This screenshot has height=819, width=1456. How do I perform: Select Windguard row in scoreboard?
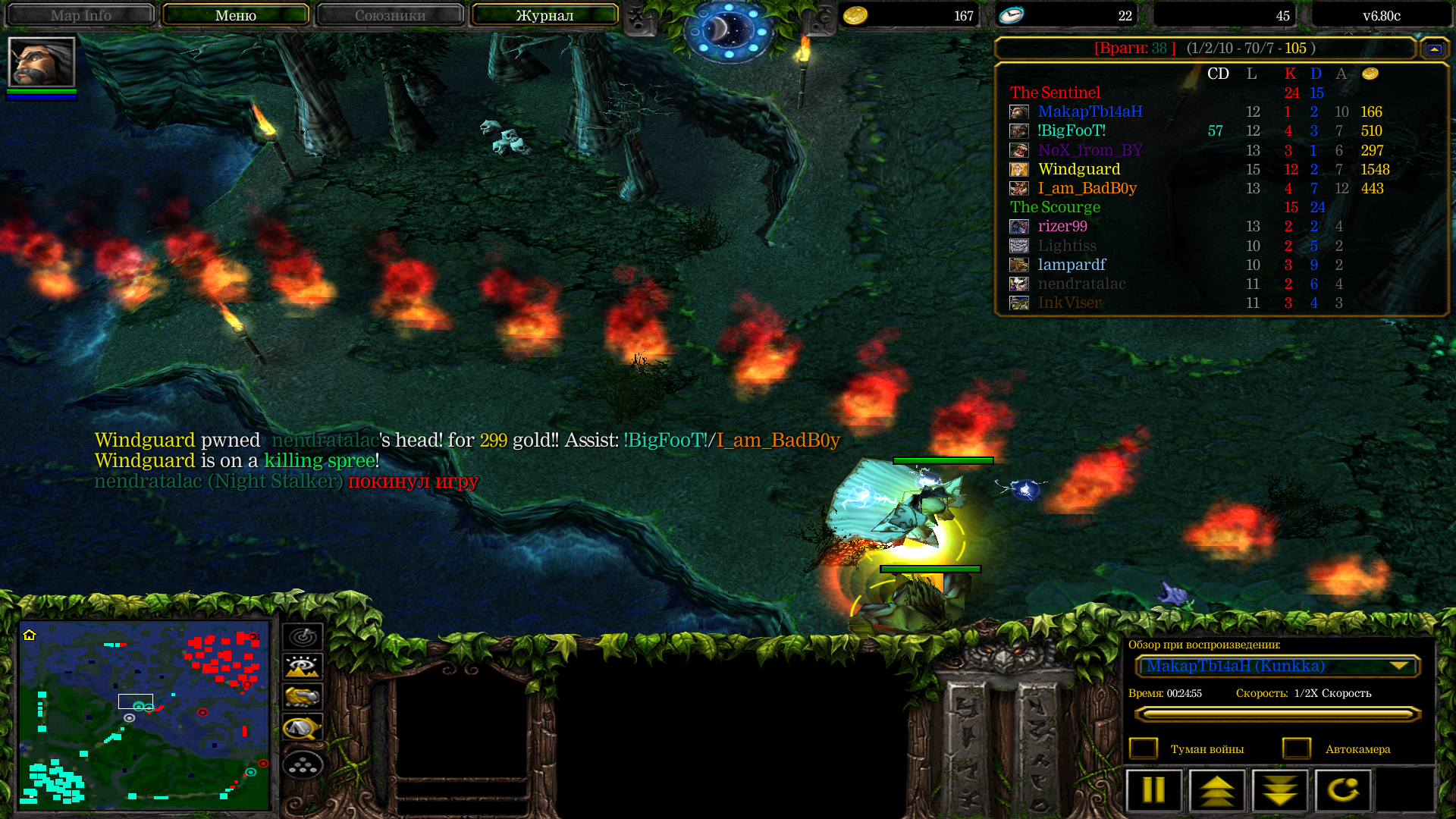pos(1079,169)
